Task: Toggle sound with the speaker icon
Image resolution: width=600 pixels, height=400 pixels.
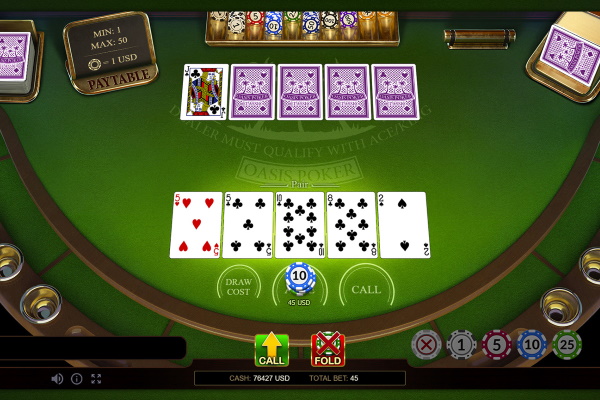Action: pos(57,379)
